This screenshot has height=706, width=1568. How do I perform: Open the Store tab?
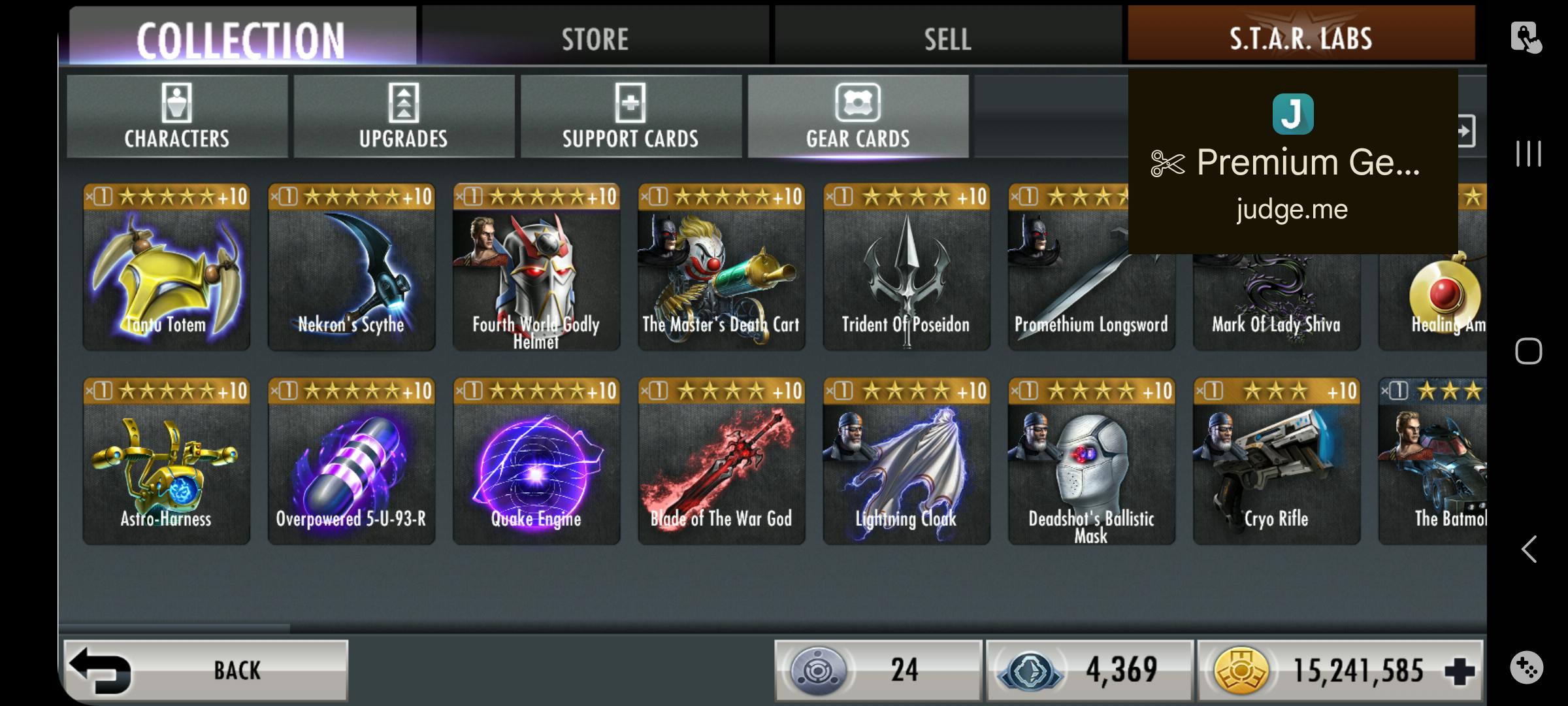pyautogui.click(x=595, y=38)
